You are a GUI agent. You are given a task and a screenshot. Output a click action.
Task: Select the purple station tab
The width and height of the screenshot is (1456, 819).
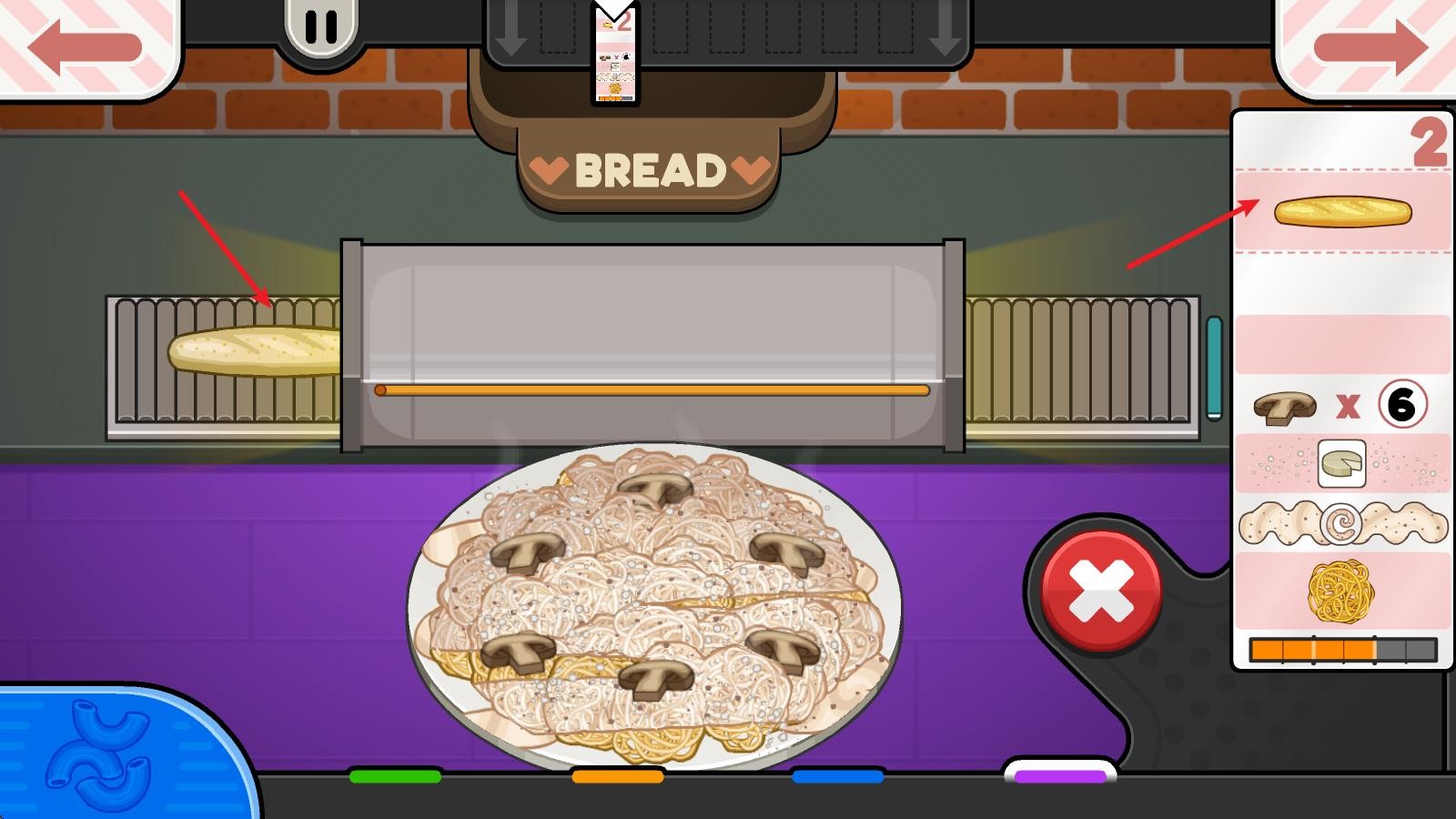coord(1060,775)
